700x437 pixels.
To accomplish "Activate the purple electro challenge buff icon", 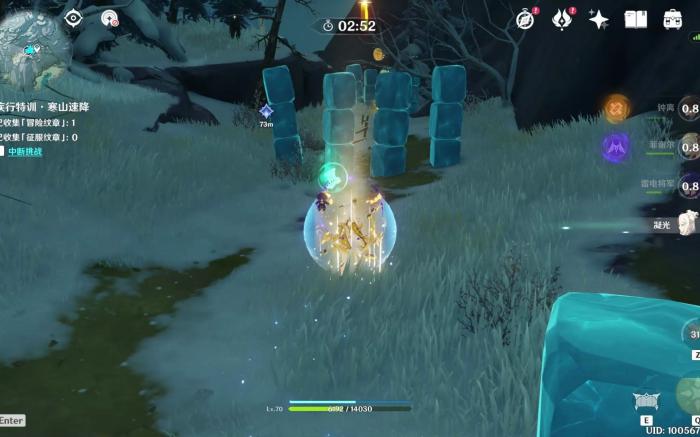I will point(616,148).
